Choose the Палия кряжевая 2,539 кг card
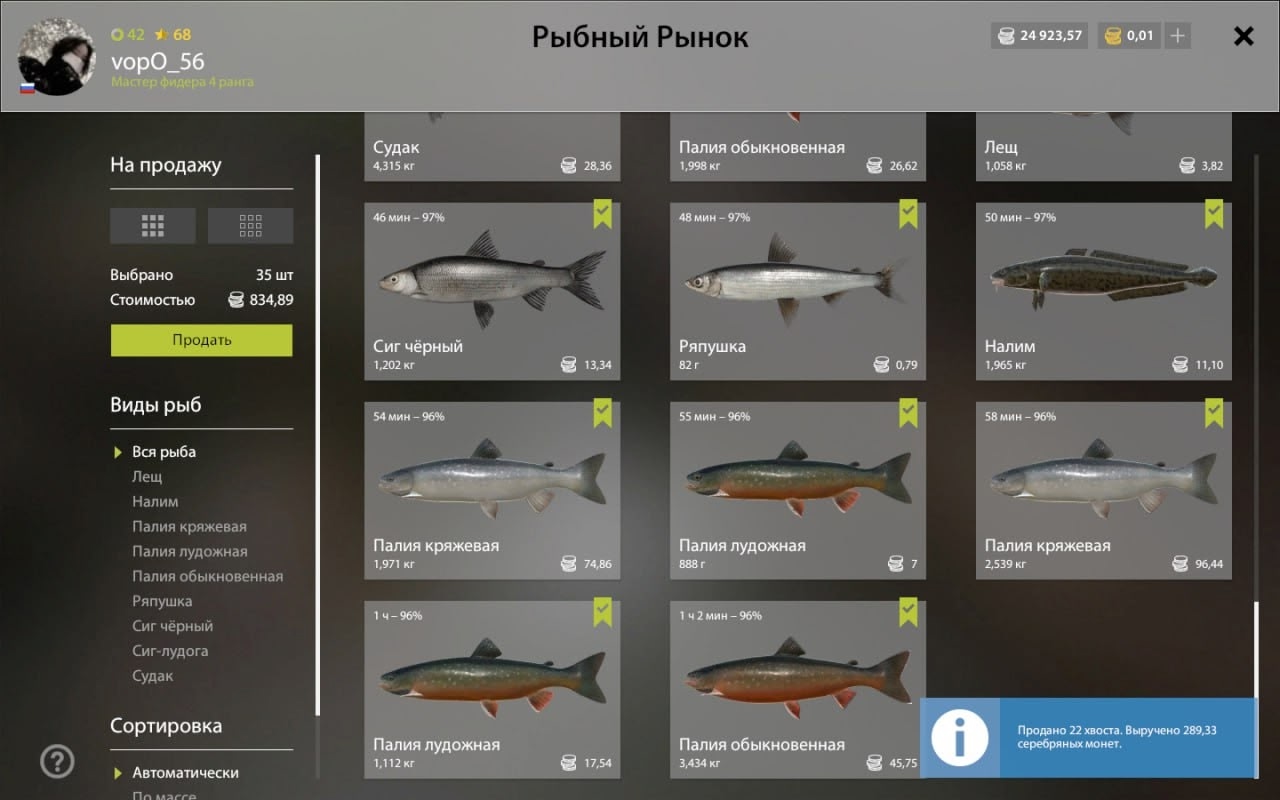This screenshot has width=1280, height=800. (x=1103, y=490)
